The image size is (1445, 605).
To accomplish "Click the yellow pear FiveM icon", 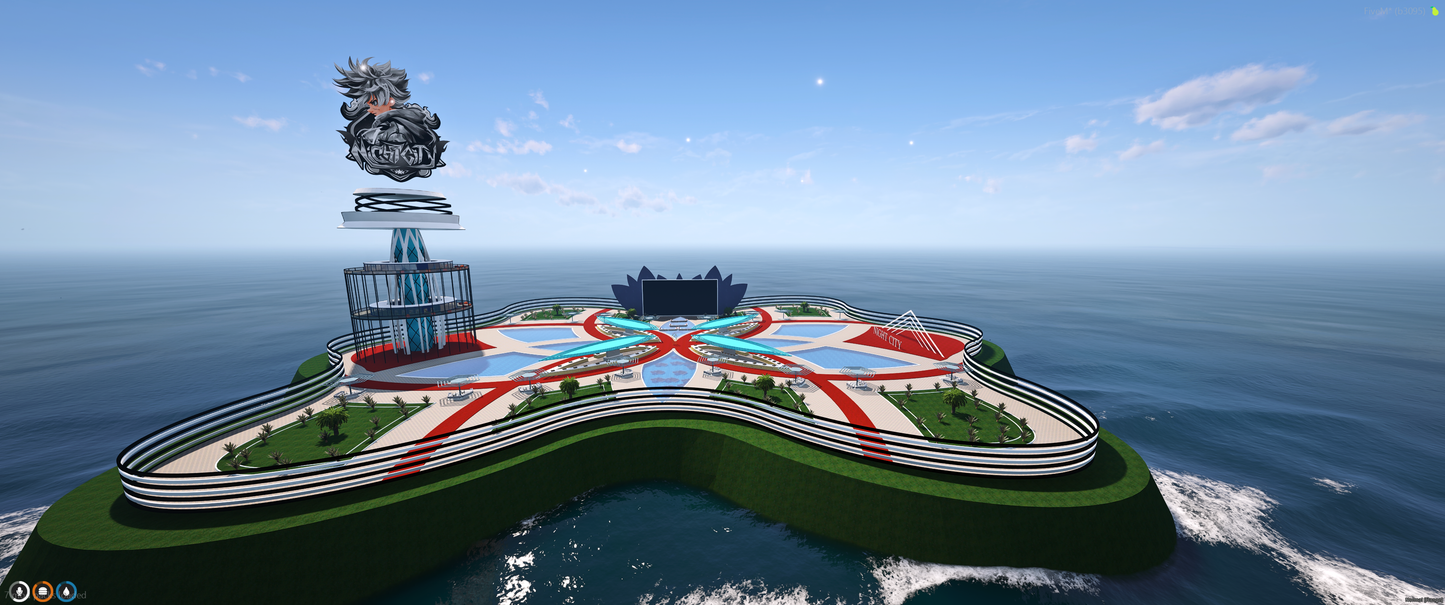I will (x=1435, y=11).
